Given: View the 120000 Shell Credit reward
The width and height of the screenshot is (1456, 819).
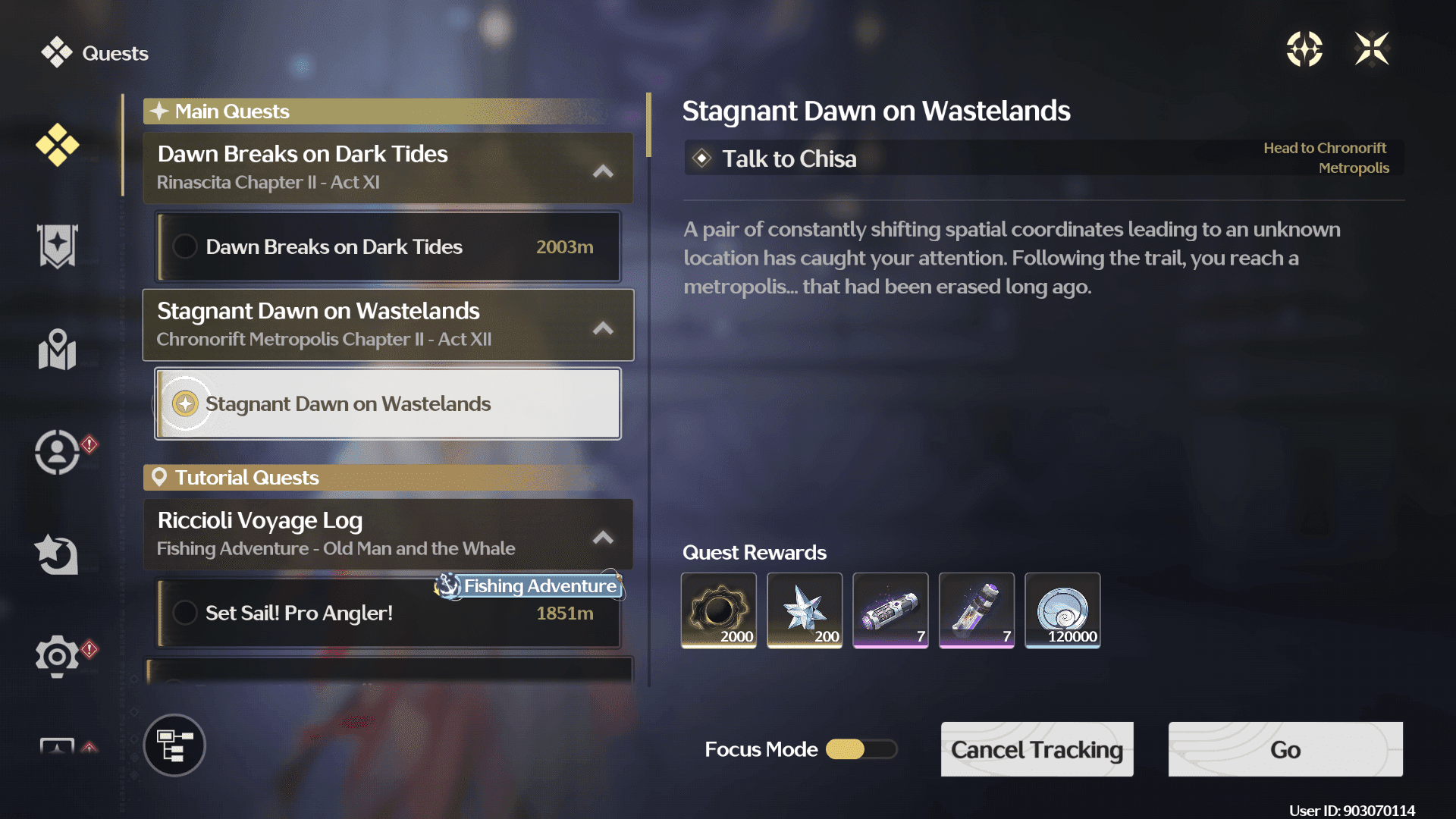Looking at the screenshot, I should click(x=1062, y=610).
